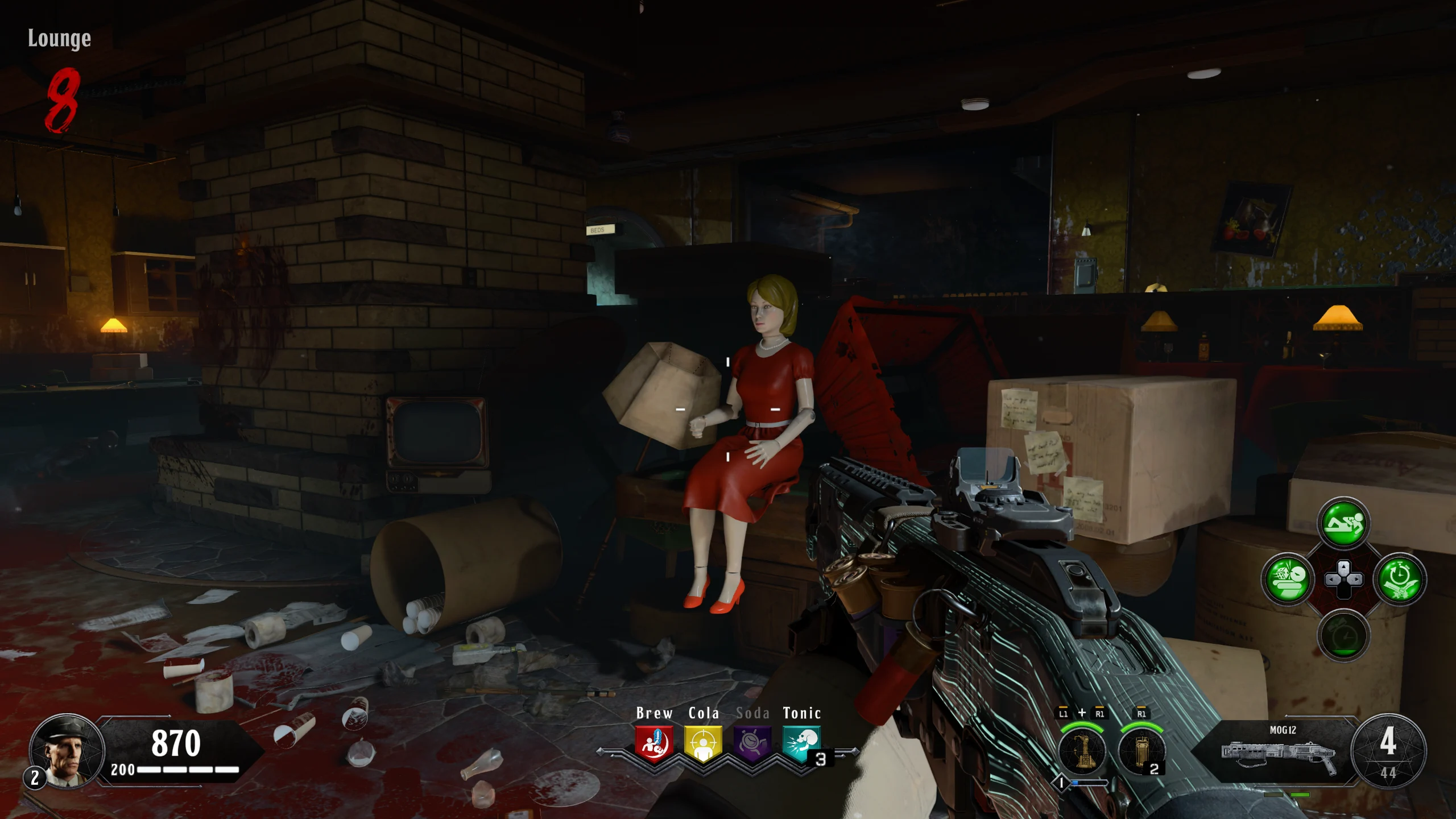Screen dimensions: 1456x819
Task: Activate the stopwatch and blades elixir
Action: coord(1399,580)
